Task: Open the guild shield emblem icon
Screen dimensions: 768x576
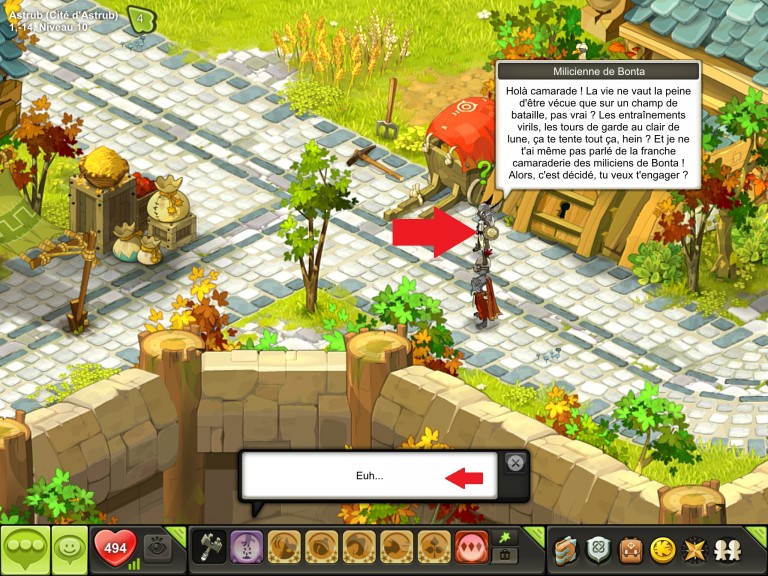Action: pos(599,549)
